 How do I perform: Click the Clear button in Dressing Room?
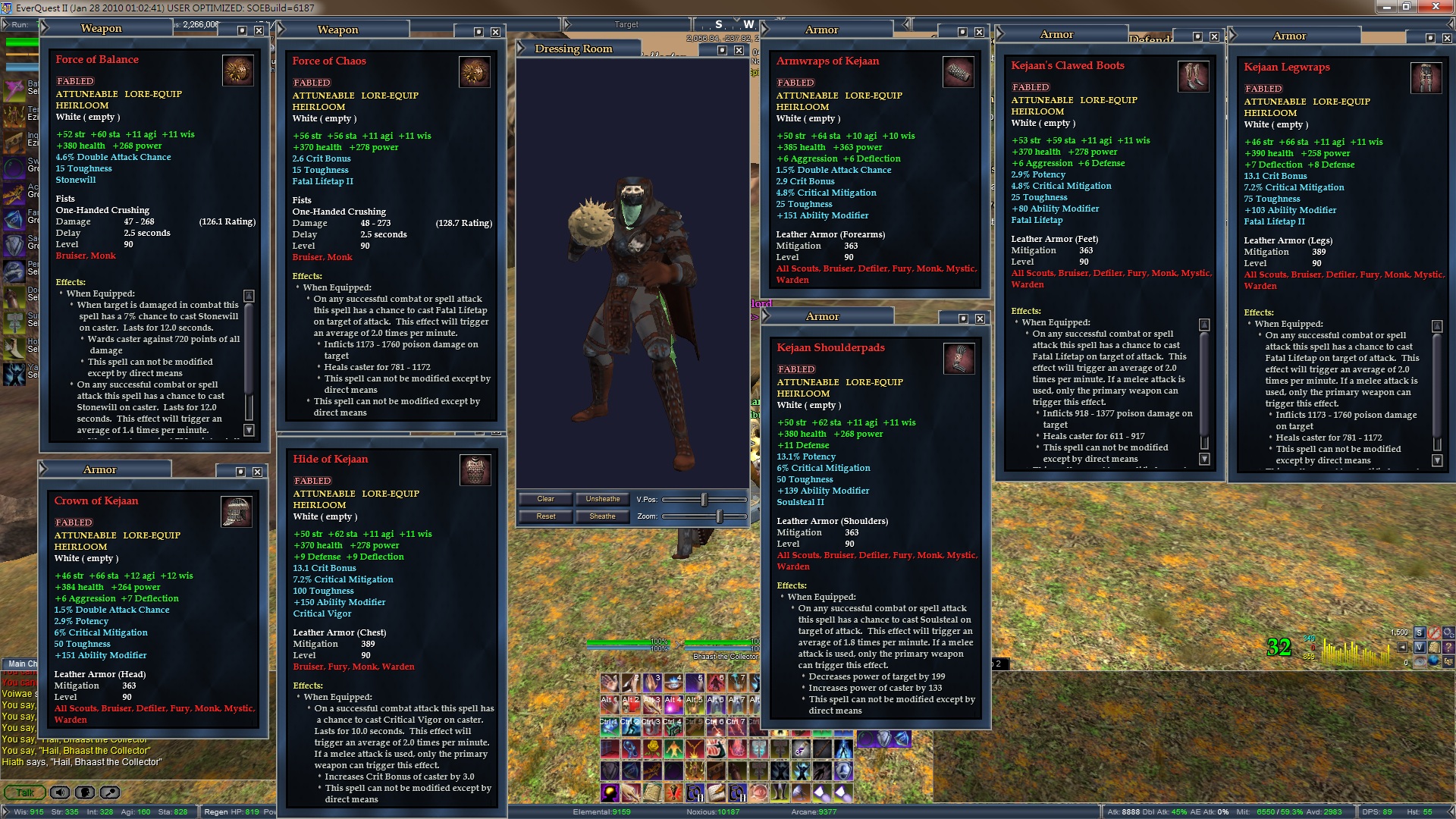pyautogui.click(x=546, y=499)
